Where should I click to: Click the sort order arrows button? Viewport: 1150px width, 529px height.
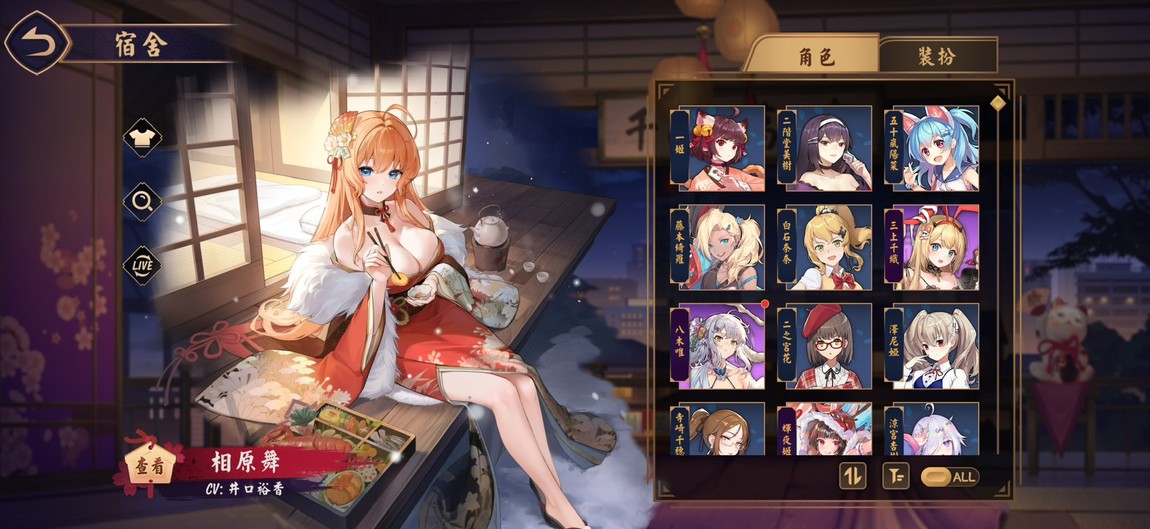click(852, 476)
